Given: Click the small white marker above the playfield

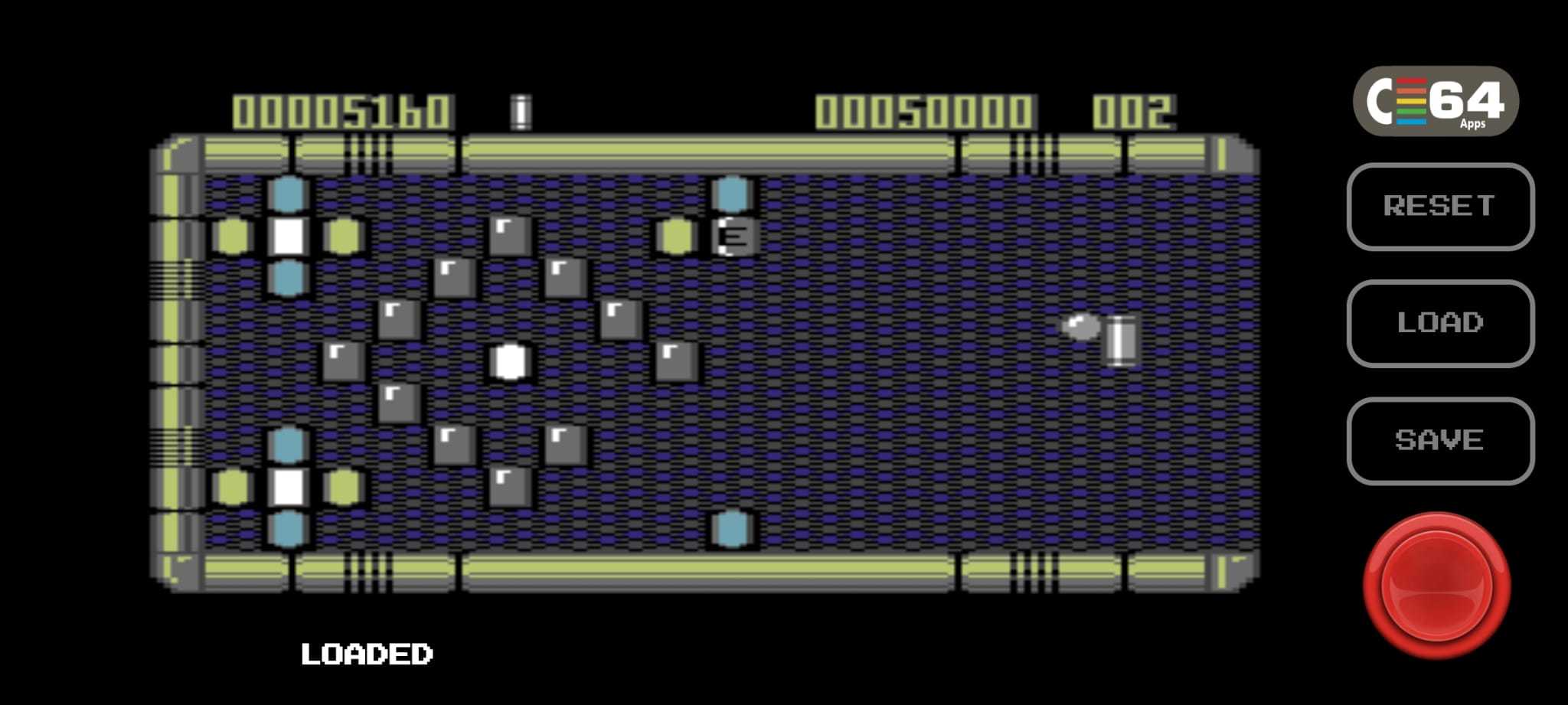Looking at the screenshot, I should (521, 113).
